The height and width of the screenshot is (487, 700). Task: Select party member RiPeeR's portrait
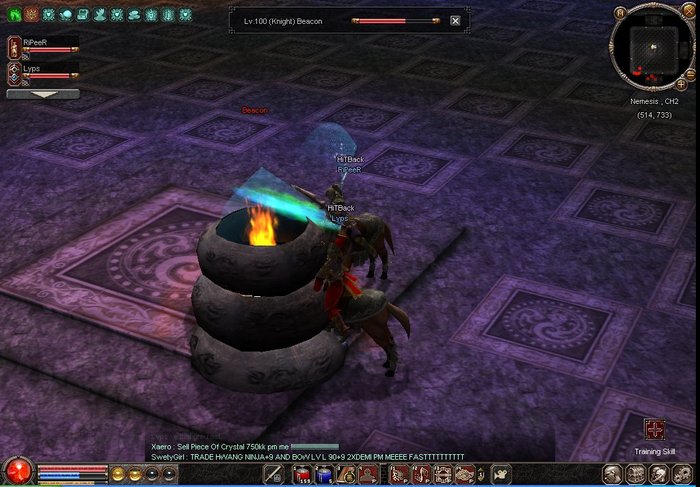(x=14, y=46)
